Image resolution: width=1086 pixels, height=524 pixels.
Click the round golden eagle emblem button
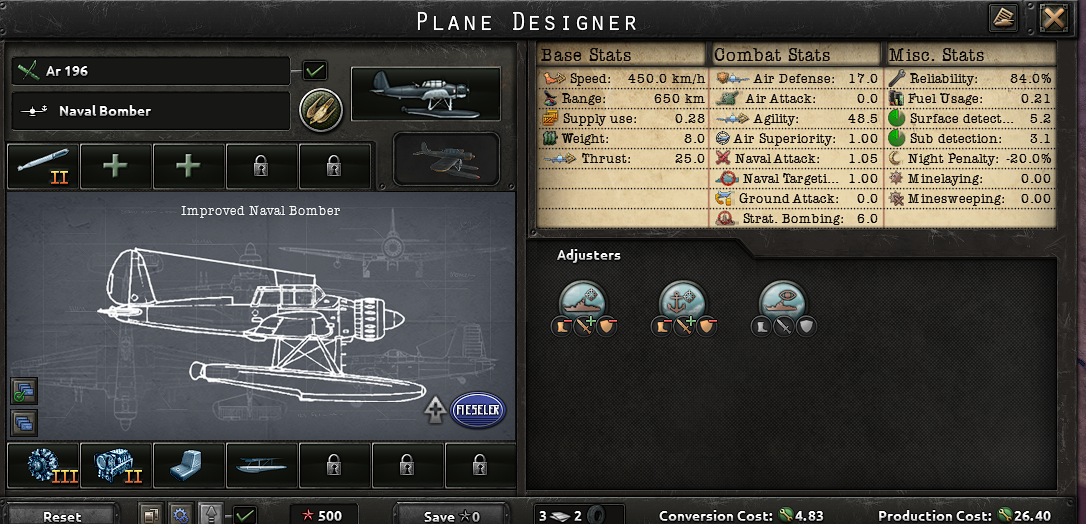coord(321,109)
